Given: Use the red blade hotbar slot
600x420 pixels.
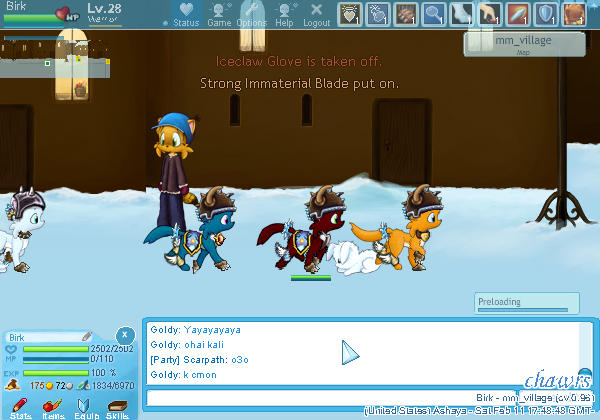Looking at the screenshot, I should pyautogui.click(x=518, y=14).
